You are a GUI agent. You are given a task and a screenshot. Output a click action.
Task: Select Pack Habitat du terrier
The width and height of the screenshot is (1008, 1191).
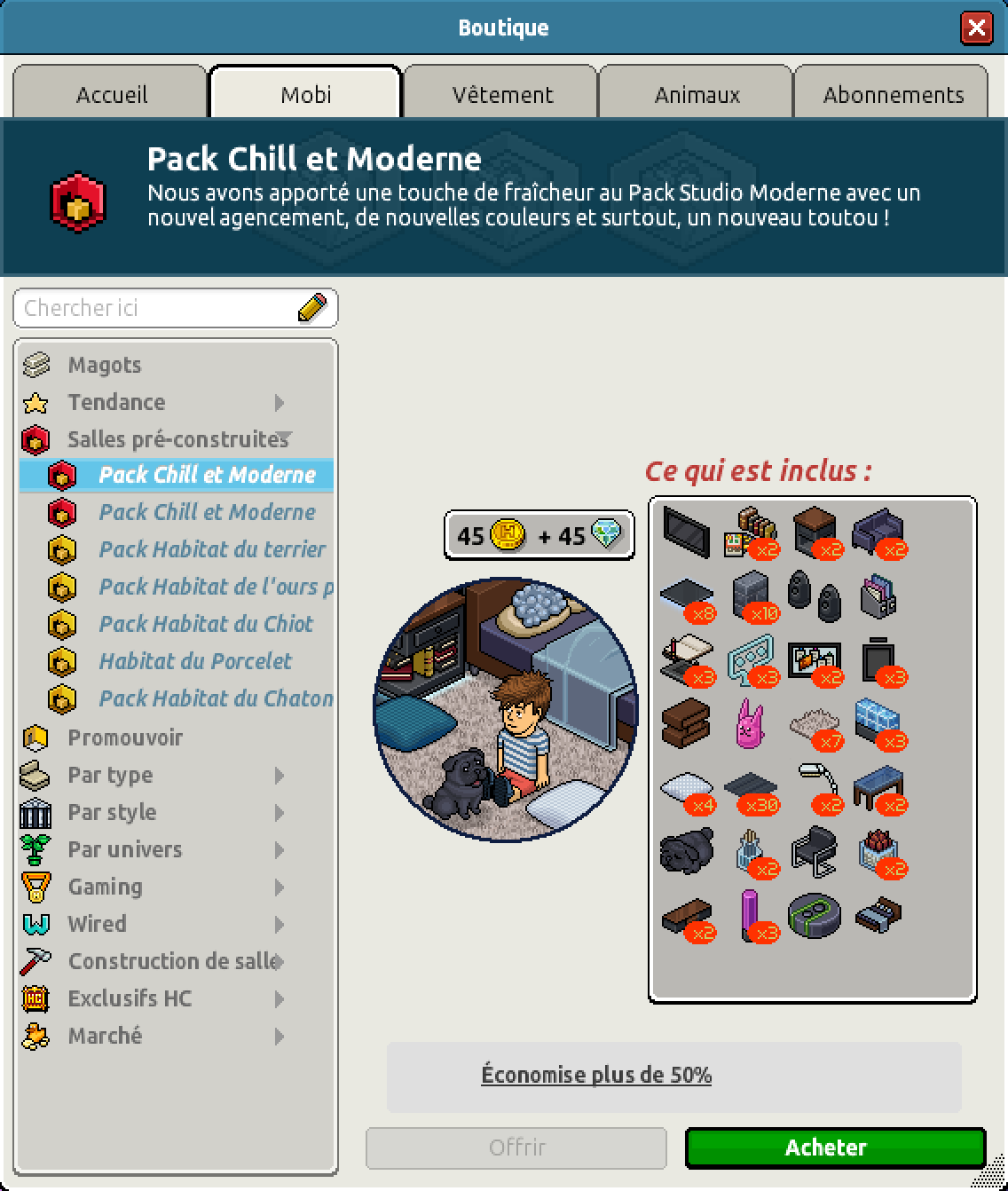212,549
